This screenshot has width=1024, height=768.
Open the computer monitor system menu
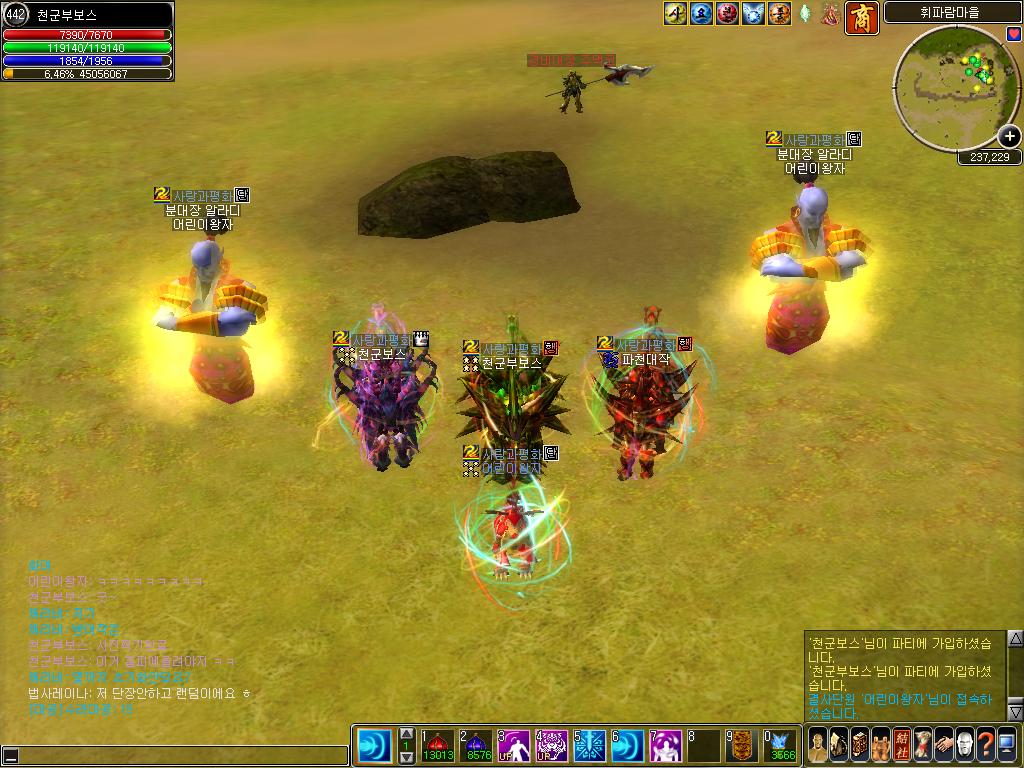click(1006, 745)
